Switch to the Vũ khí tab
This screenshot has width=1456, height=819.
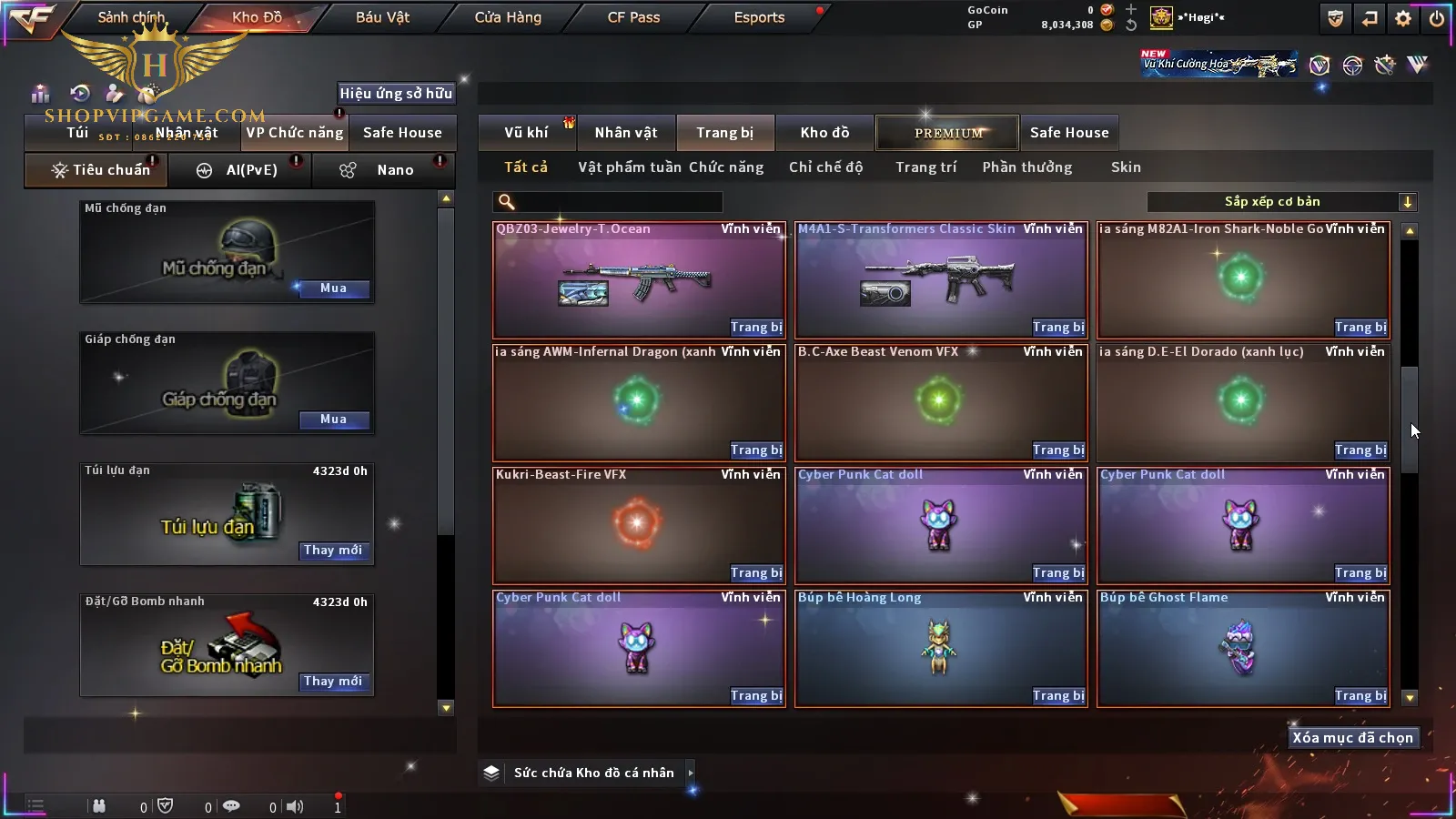pos(526,133)
